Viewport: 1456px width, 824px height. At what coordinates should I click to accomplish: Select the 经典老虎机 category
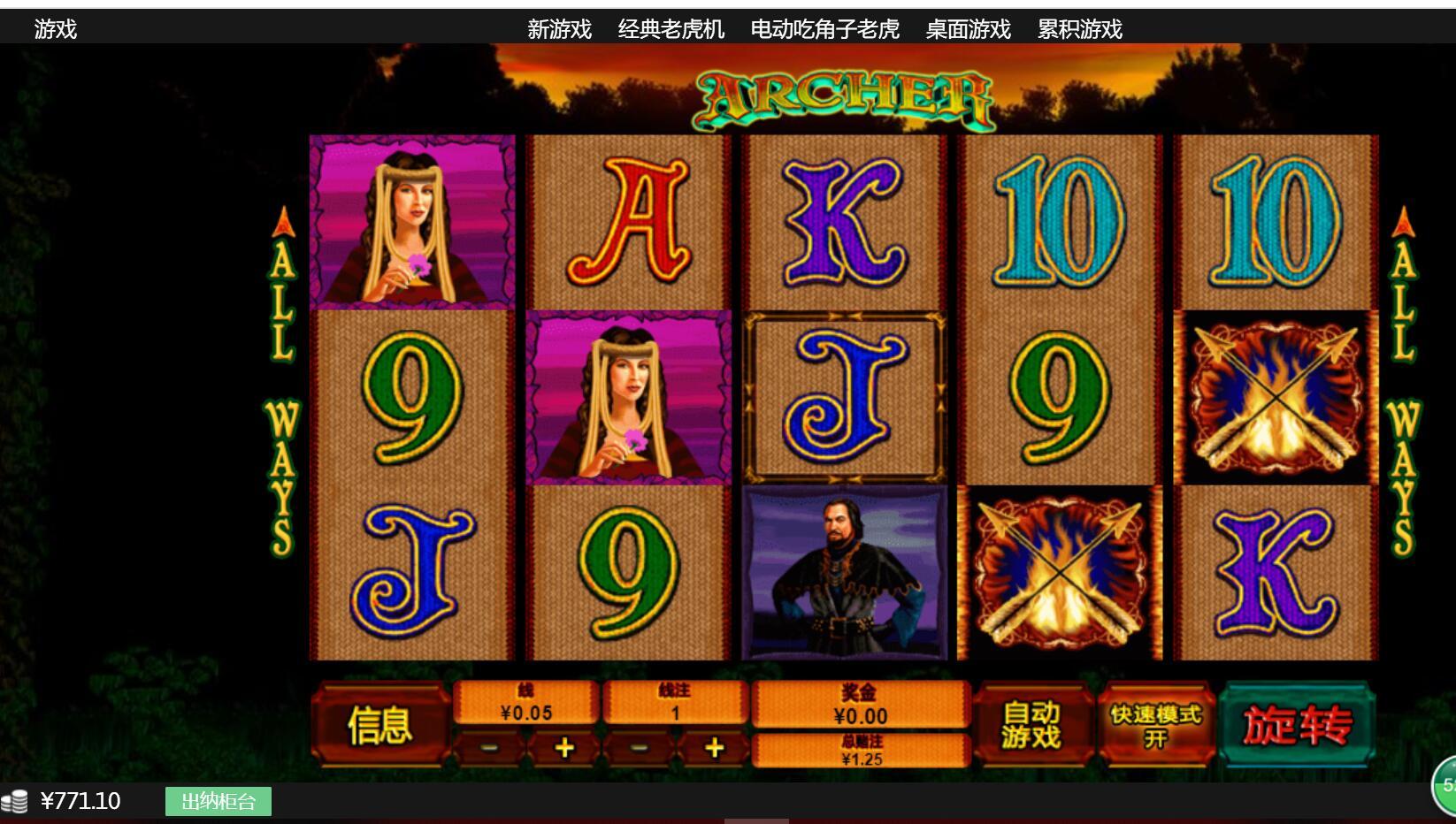point(671,30)
